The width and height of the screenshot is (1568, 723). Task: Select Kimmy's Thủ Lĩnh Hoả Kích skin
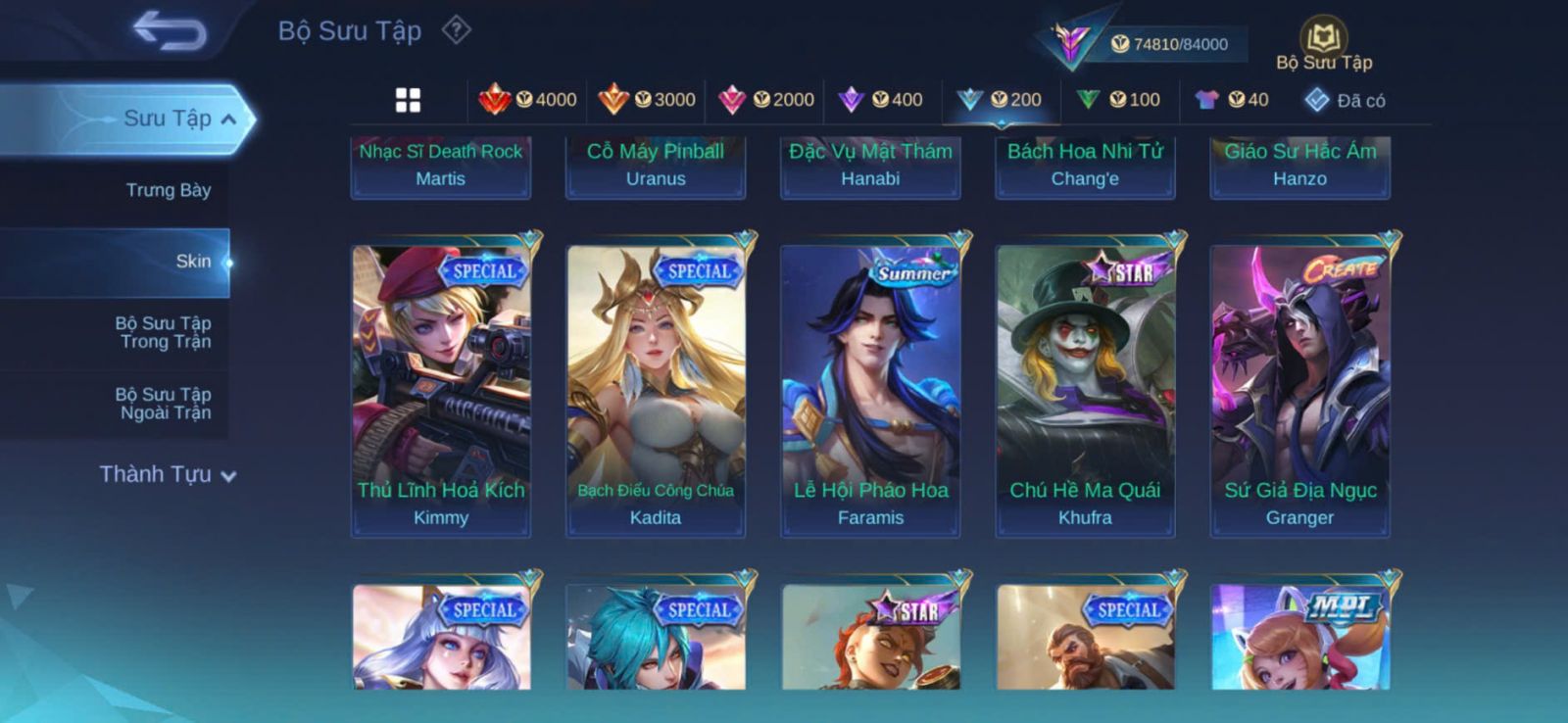click(441, 390)
